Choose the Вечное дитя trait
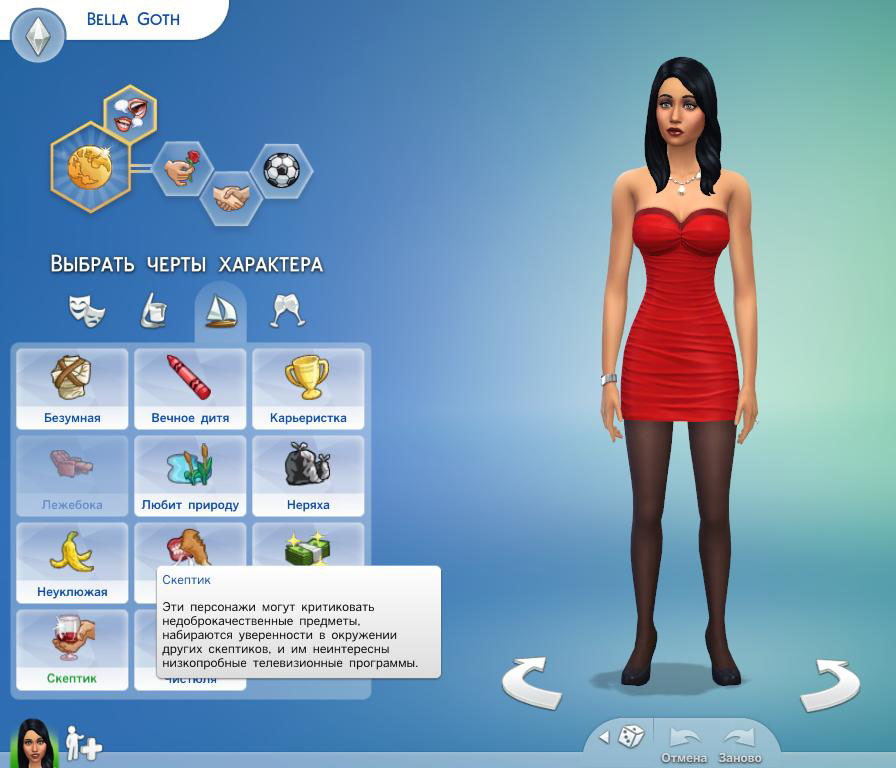Viewport: 896px width, 768px height. [190, 388]
